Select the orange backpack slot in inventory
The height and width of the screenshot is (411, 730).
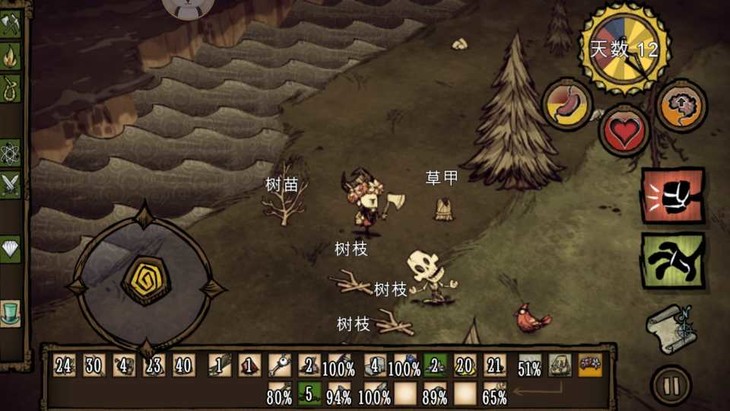(x=590, y=366)
